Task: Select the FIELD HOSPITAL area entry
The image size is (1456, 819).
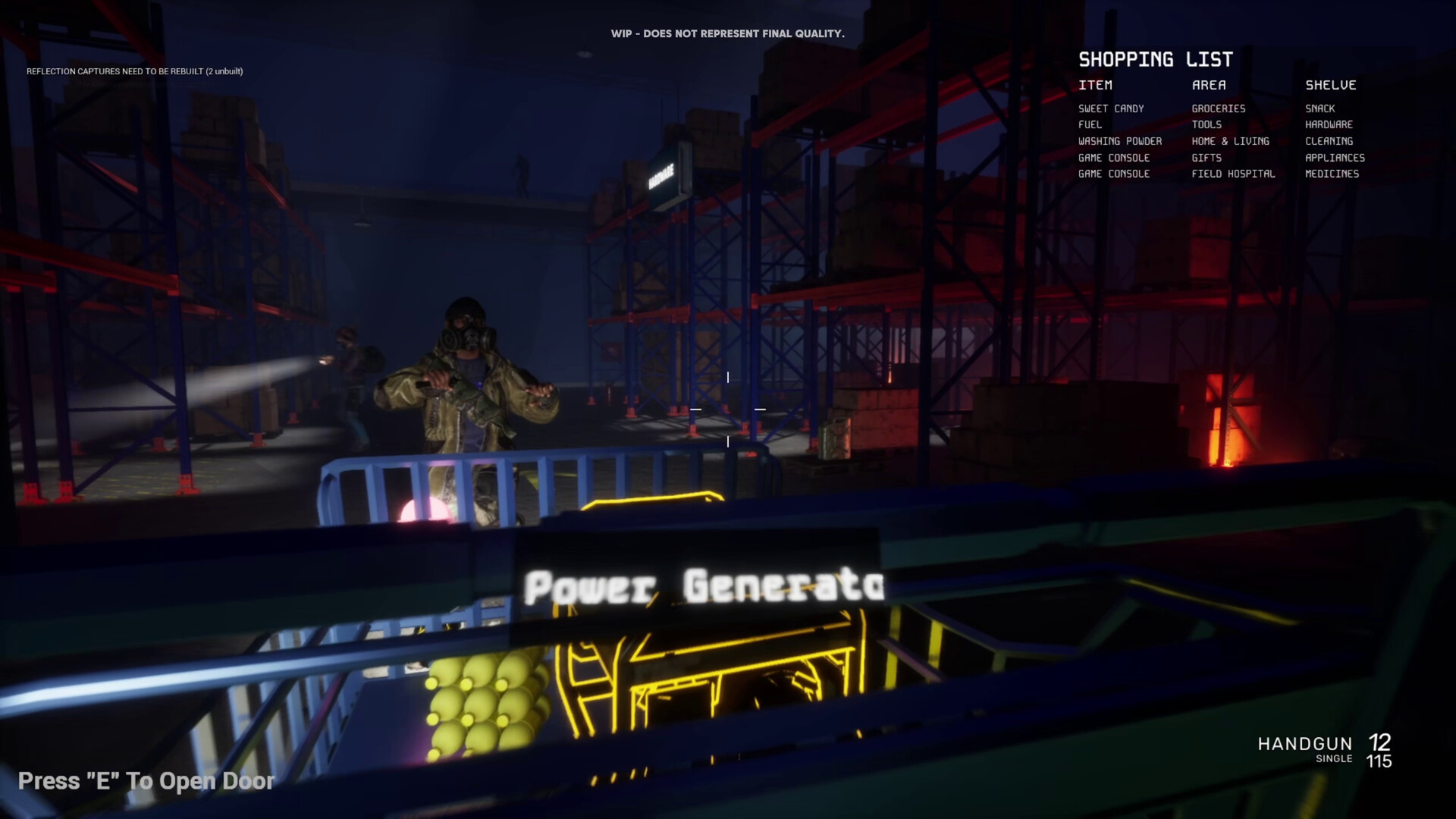Action: coord(1232,174)
